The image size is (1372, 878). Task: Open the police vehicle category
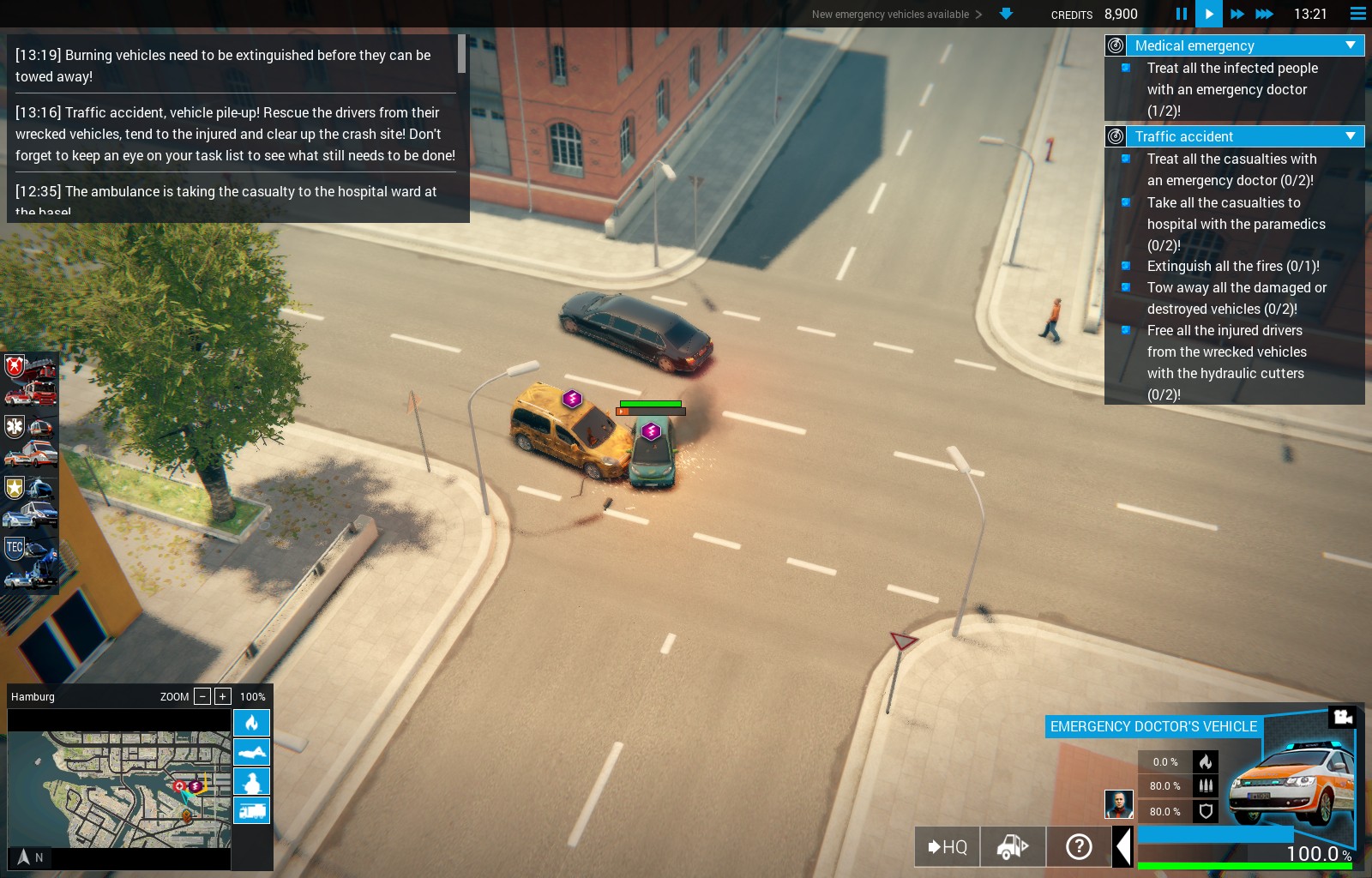[31, 502]
